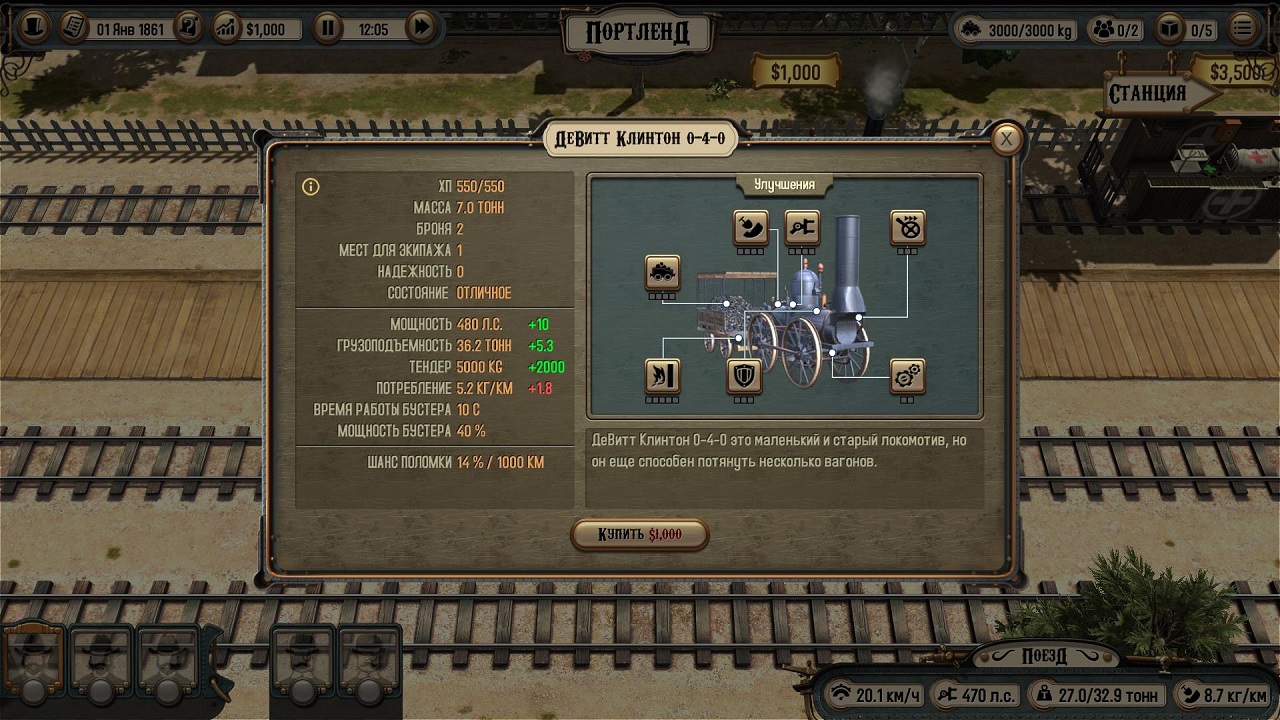Choose the armor shield upgrade
The height and width of the screenshot is (720, 1280).
(x=743, y=376)
